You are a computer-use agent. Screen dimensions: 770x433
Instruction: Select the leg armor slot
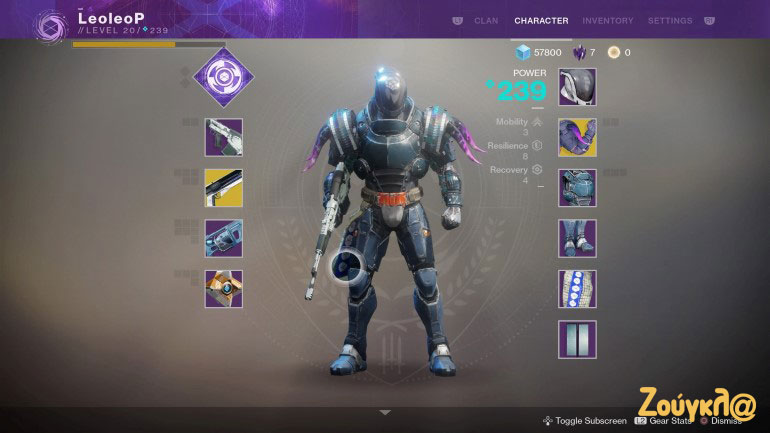pyautogui.click(x=577, y=239)
